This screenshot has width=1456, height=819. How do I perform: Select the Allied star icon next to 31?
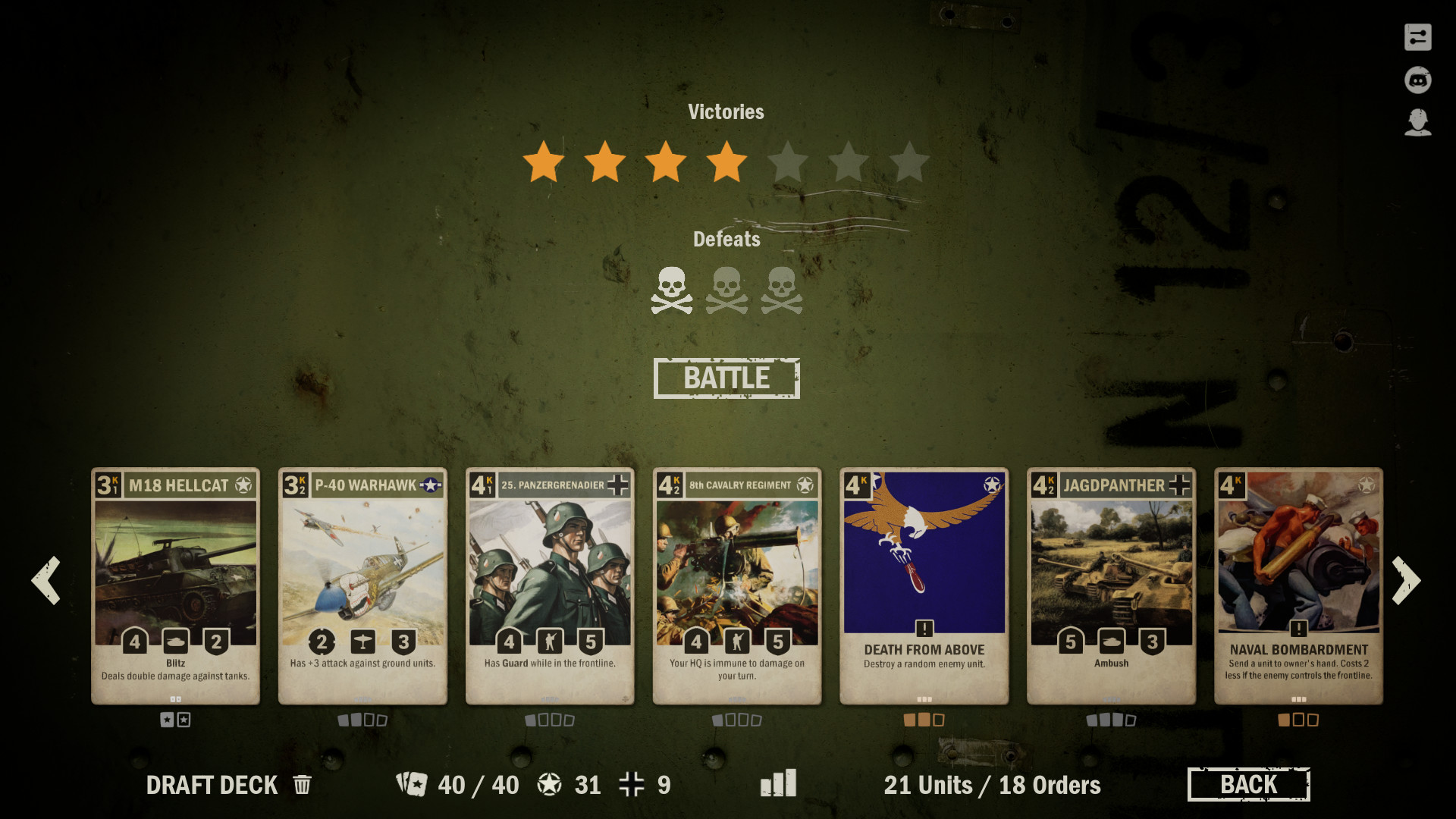click(x=551, y=784)
